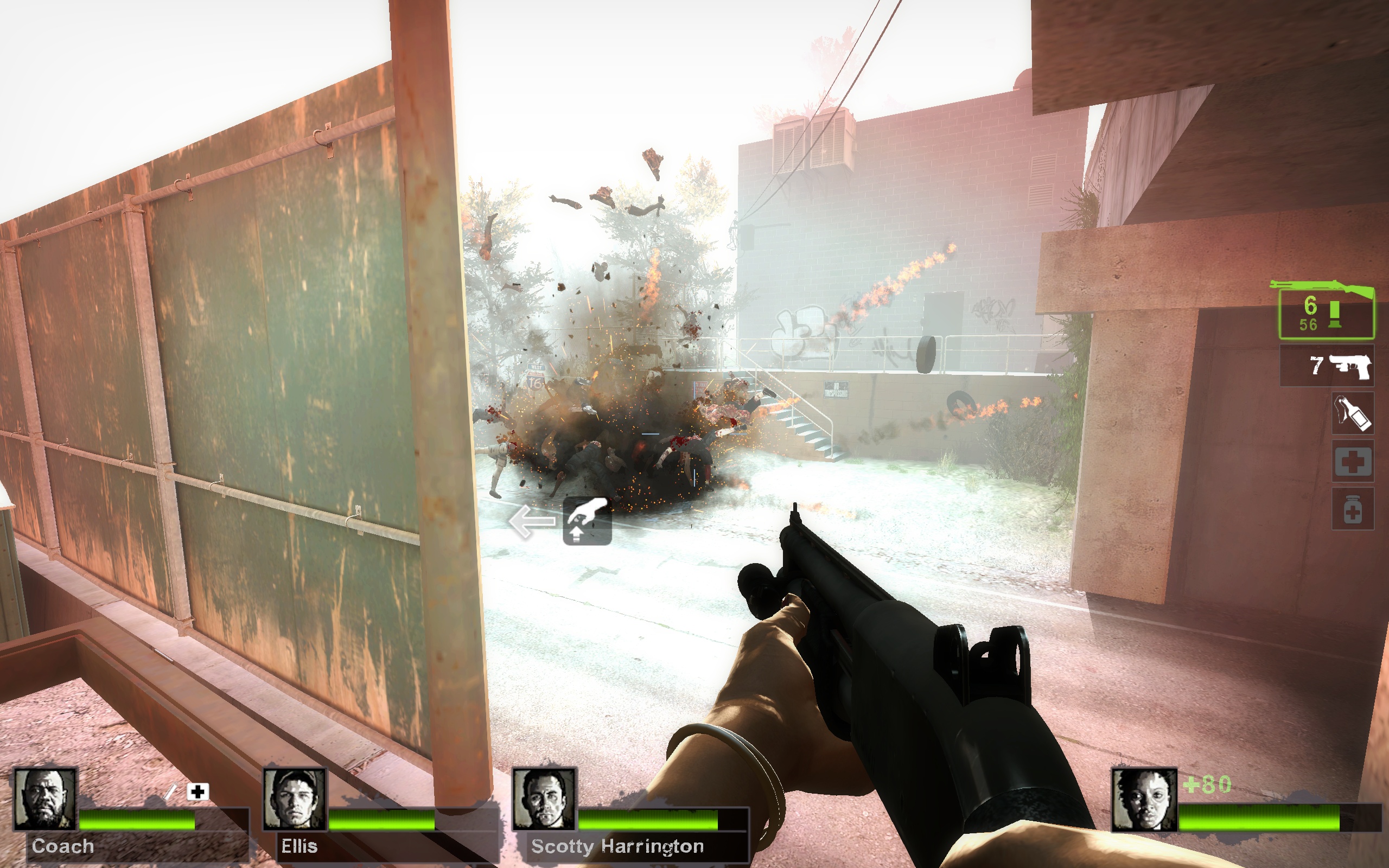Viewport: 1389px width, 868px height.
Task: Switch to the pistol sidearm slot
Action: (1326, 366)
